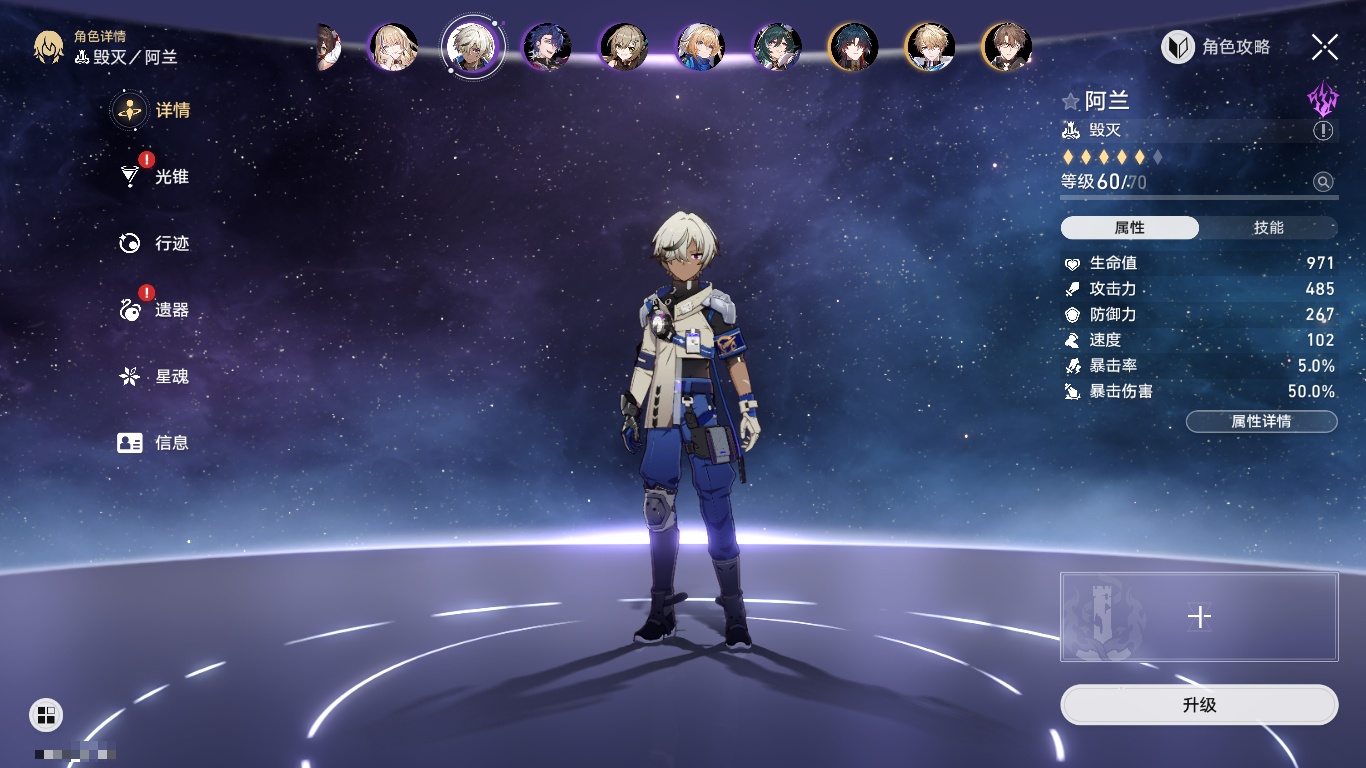Select the green-haired character portrait
Screen dimensions: 1366x768
click(x=777, y=46)
